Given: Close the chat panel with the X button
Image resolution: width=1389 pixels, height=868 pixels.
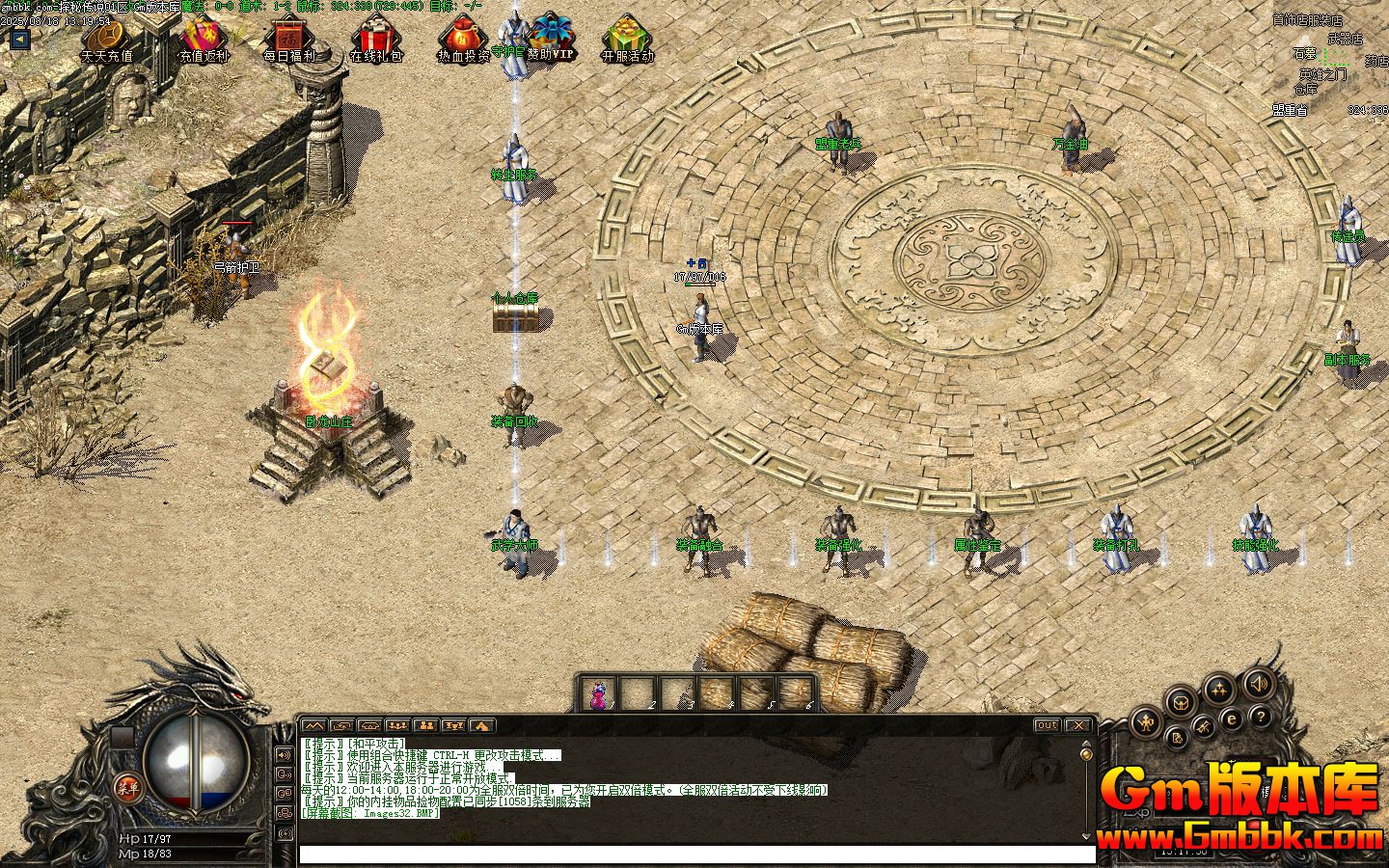Looking at the screenshot, I should click(x=1077, y=725).
